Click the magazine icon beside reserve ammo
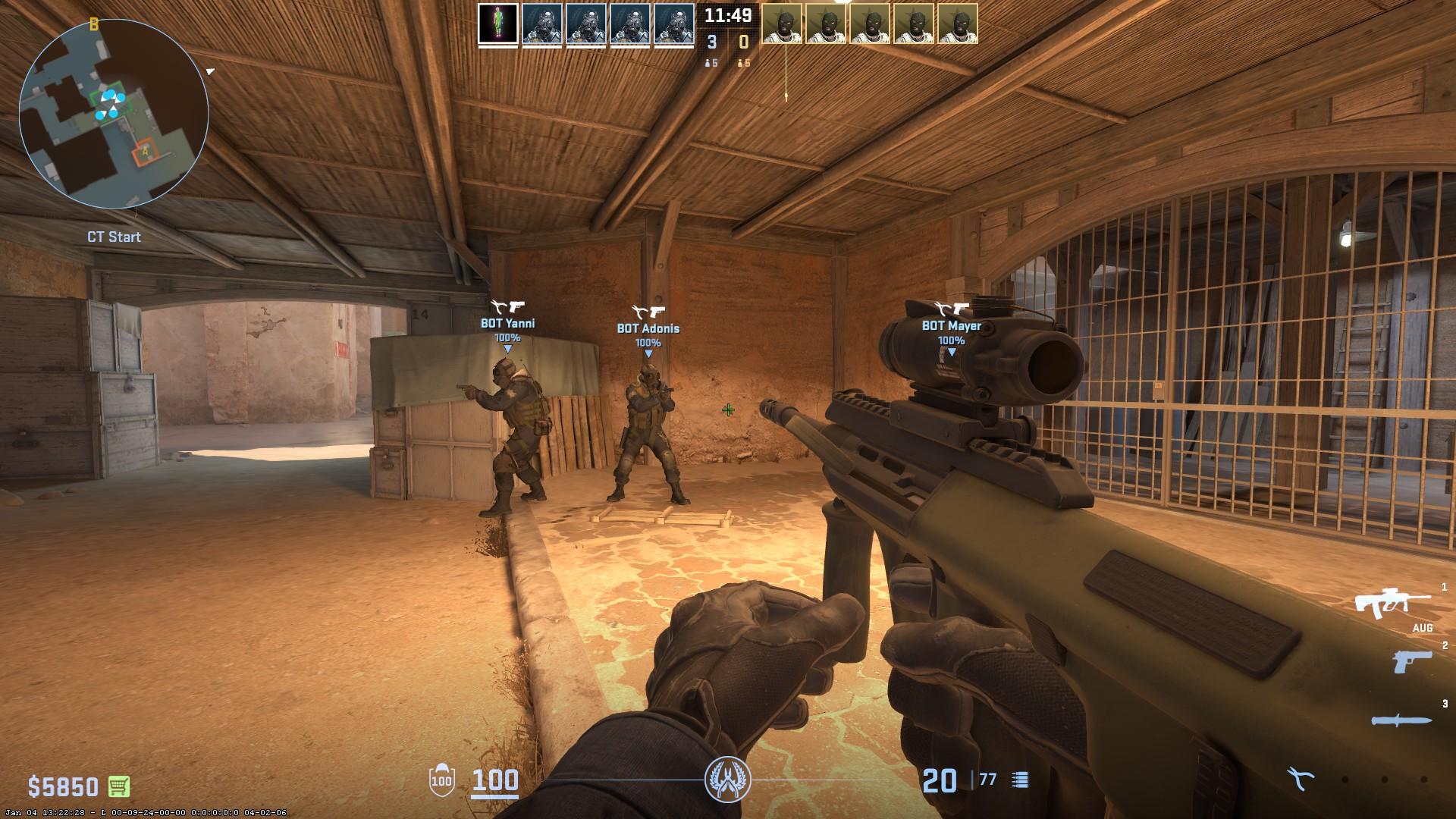Screen dimensions: 1456x819 (x=1021, y=778)
